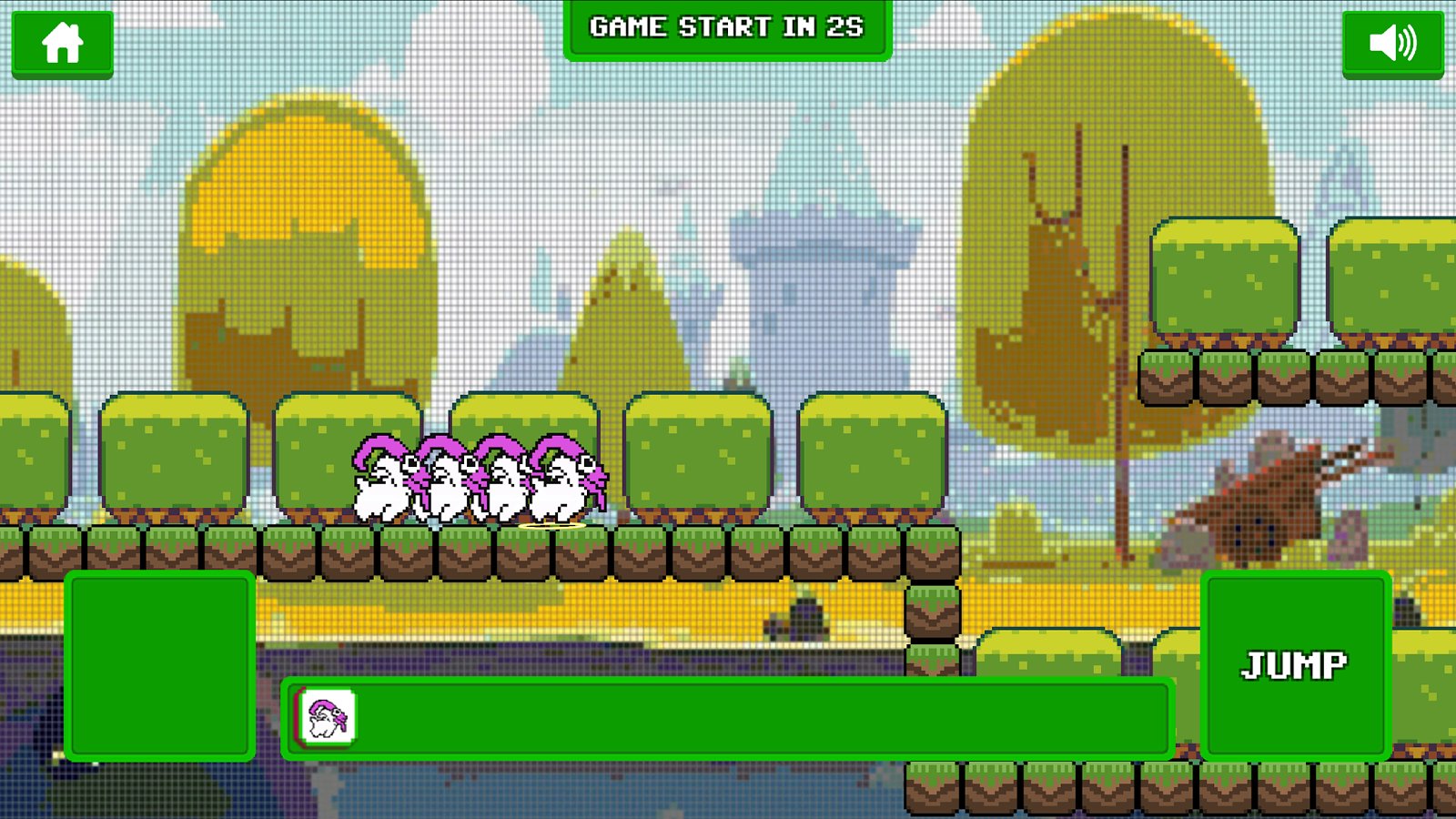
Task: Return to the home screen
Action: (62, 43)
